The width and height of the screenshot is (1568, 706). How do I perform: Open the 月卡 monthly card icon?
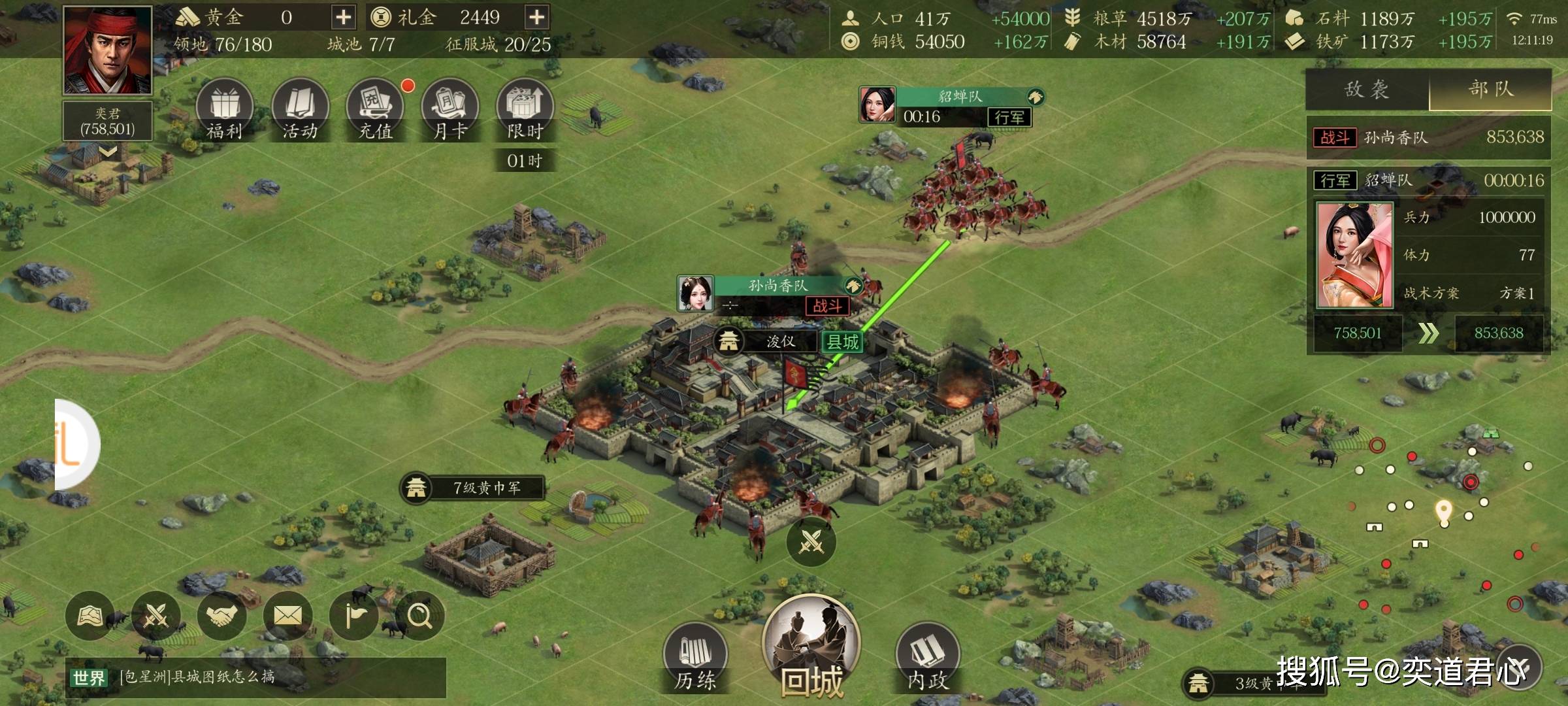coord(450,109)
